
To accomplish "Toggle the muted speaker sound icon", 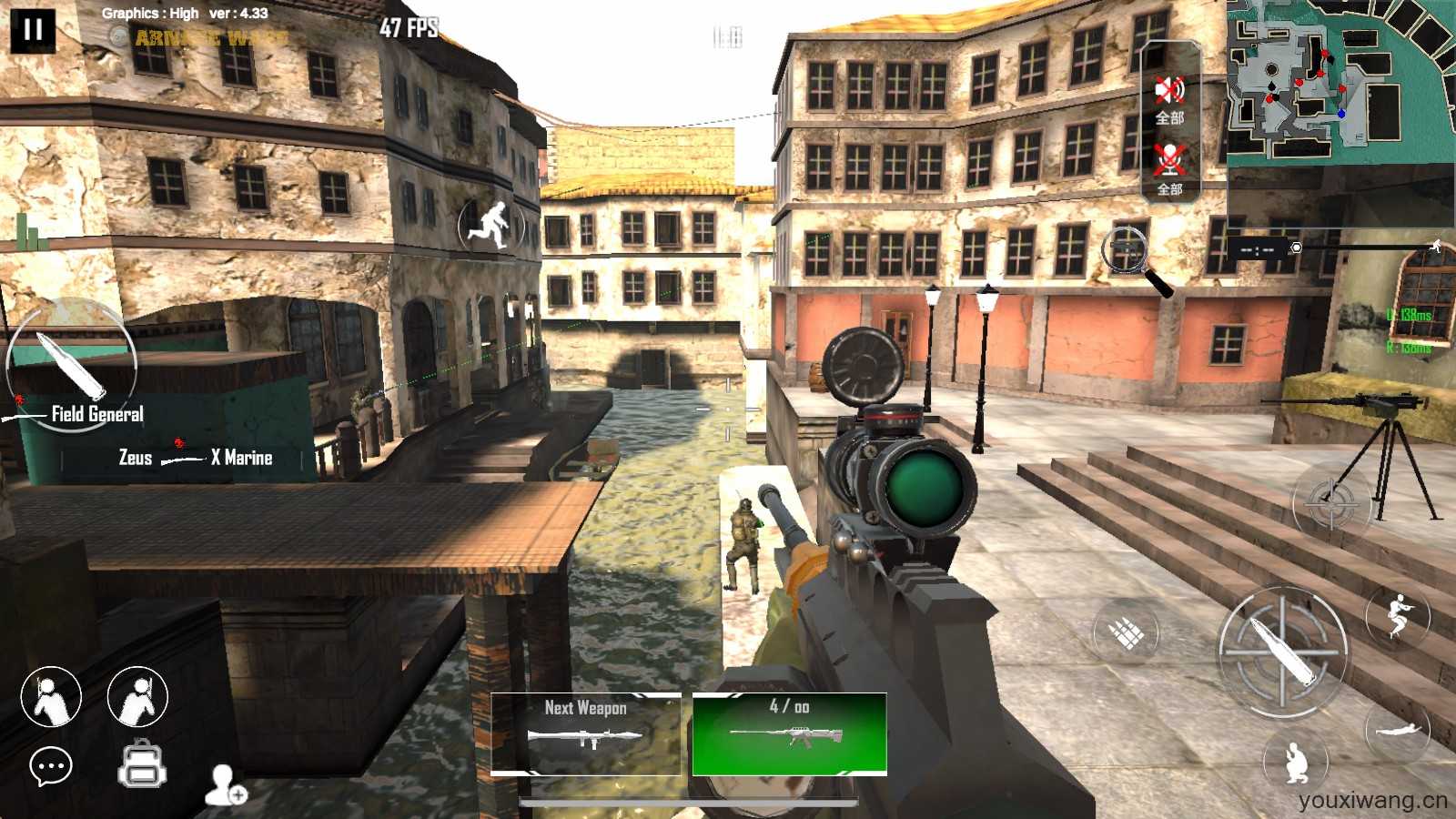I will coord(1169,91).
